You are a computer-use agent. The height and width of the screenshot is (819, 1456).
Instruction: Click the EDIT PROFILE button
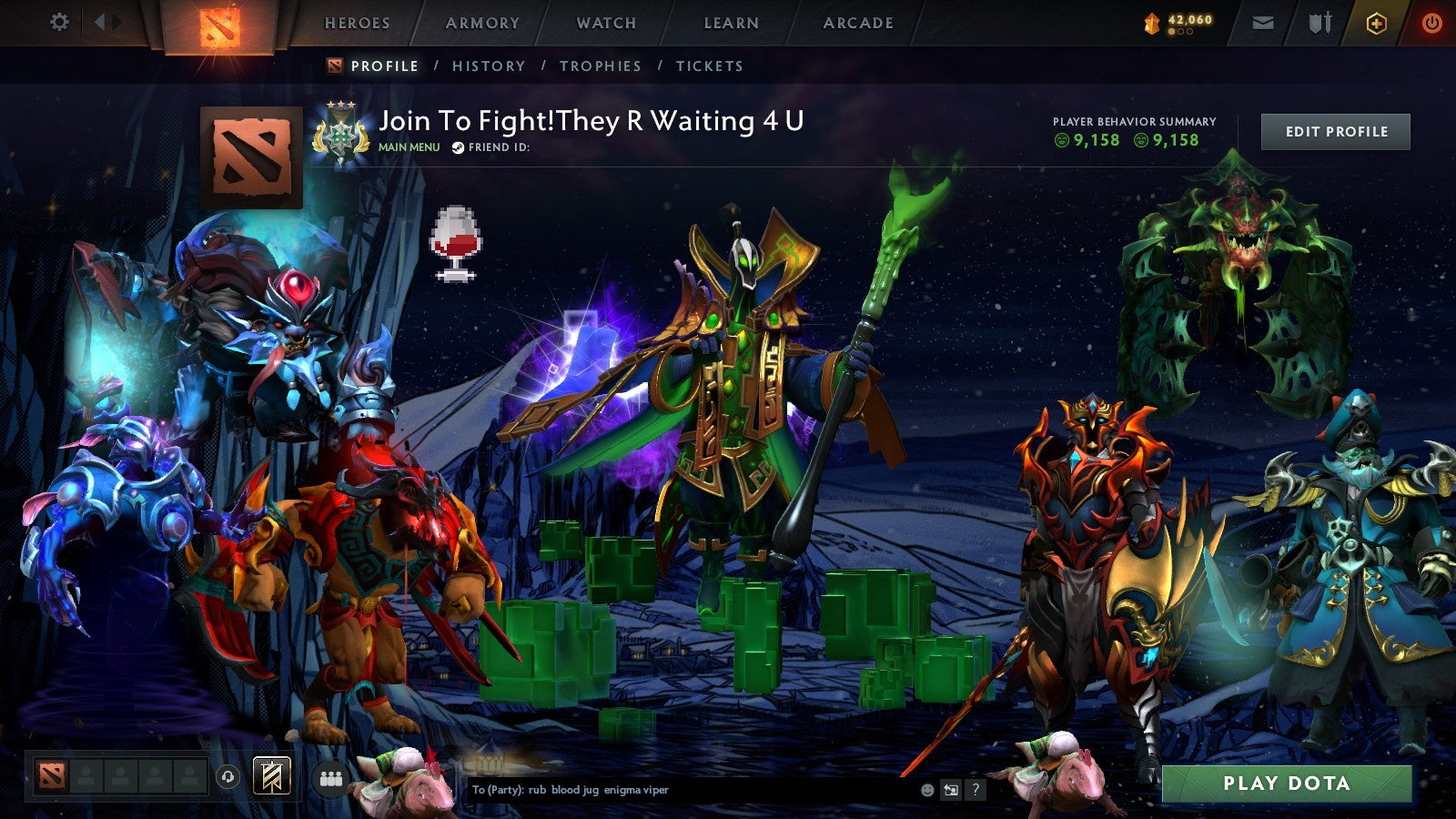point(1335,131)
